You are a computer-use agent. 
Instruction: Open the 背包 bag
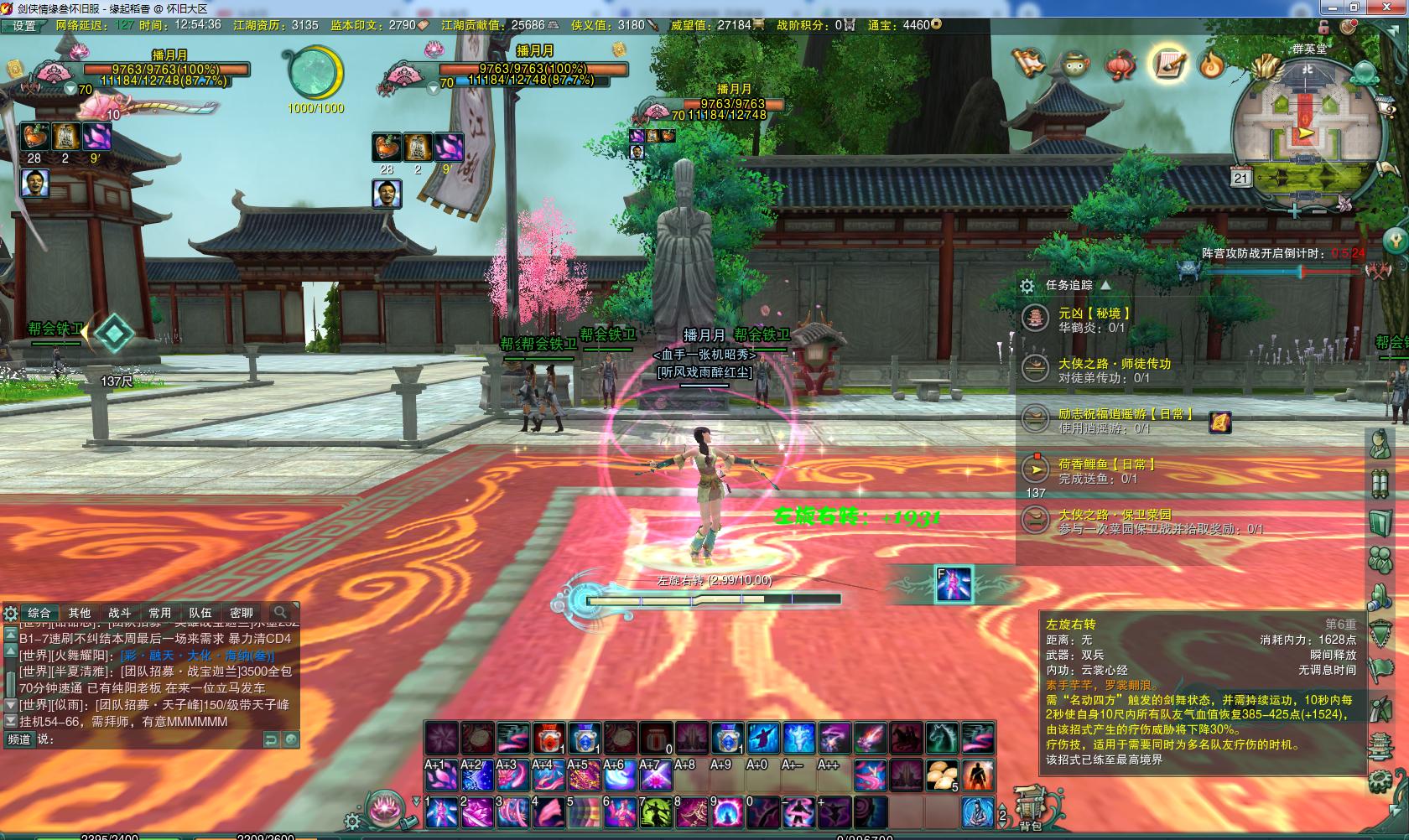point(1029,810)
